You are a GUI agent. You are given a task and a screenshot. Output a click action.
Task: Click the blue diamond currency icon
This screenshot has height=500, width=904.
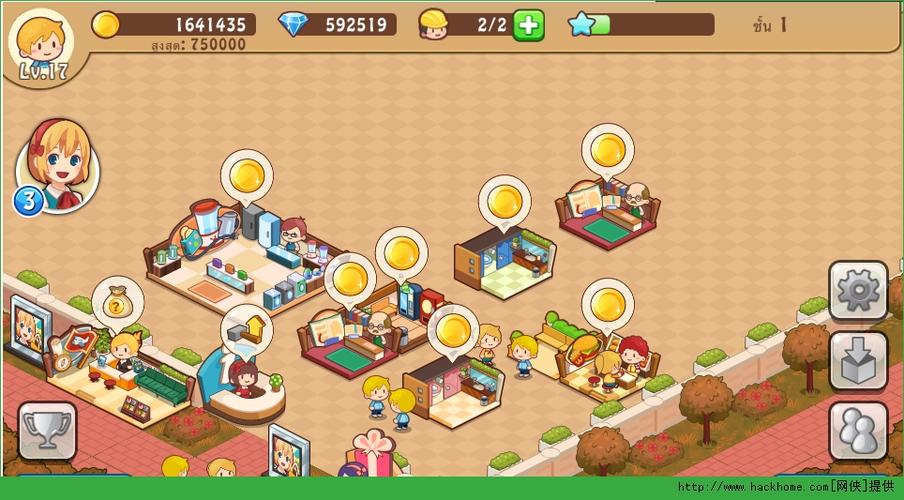coord(293,24)
